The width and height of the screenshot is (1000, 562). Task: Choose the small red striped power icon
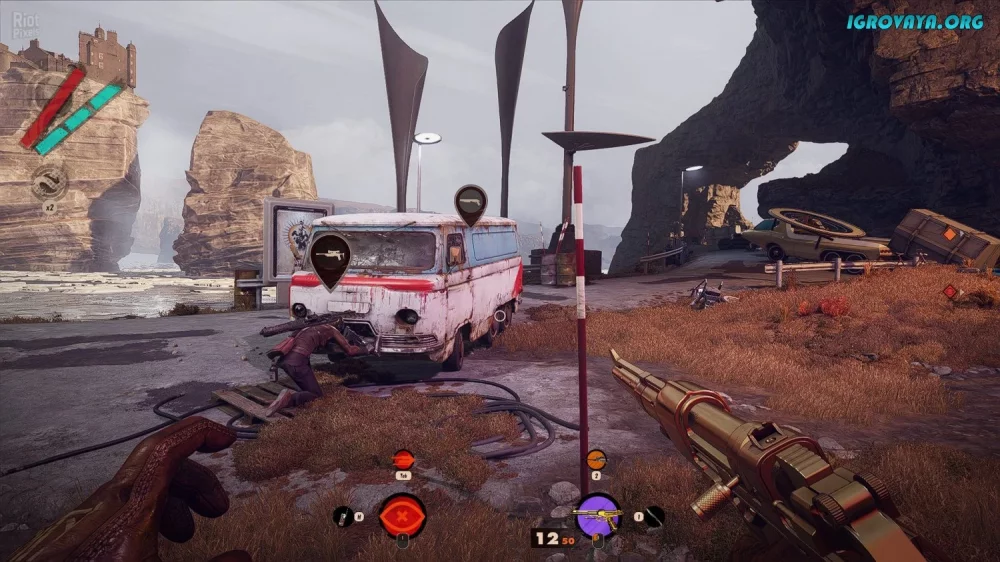pos(403,460)
